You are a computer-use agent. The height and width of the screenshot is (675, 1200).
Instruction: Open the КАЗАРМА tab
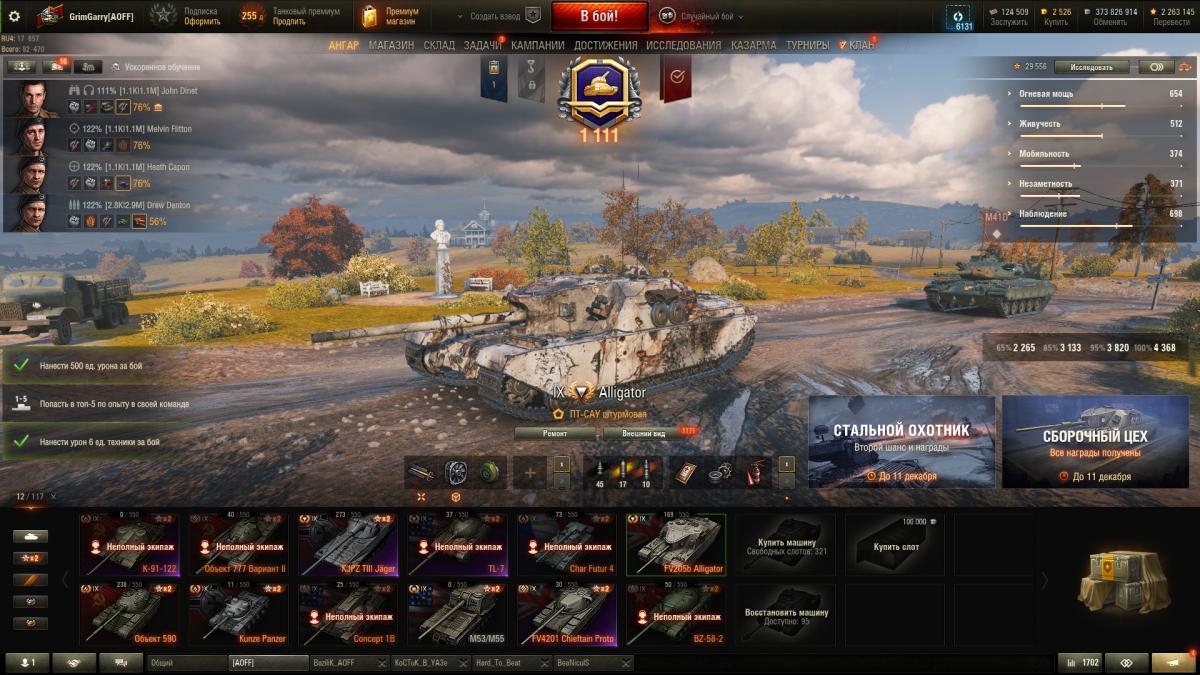(753, 45)
